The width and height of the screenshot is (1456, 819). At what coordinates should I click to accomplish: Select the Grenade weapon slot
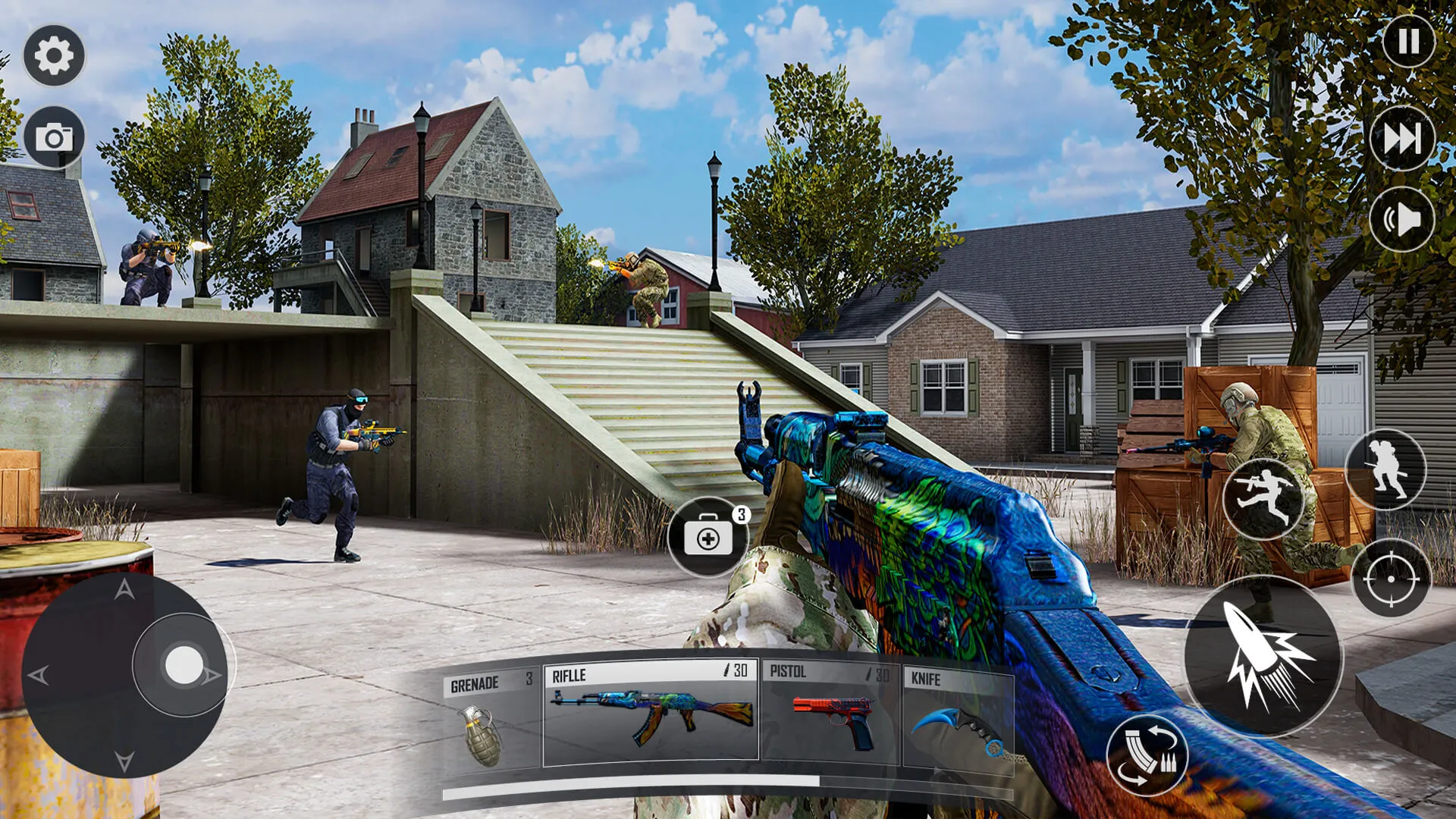pos(491,717)
